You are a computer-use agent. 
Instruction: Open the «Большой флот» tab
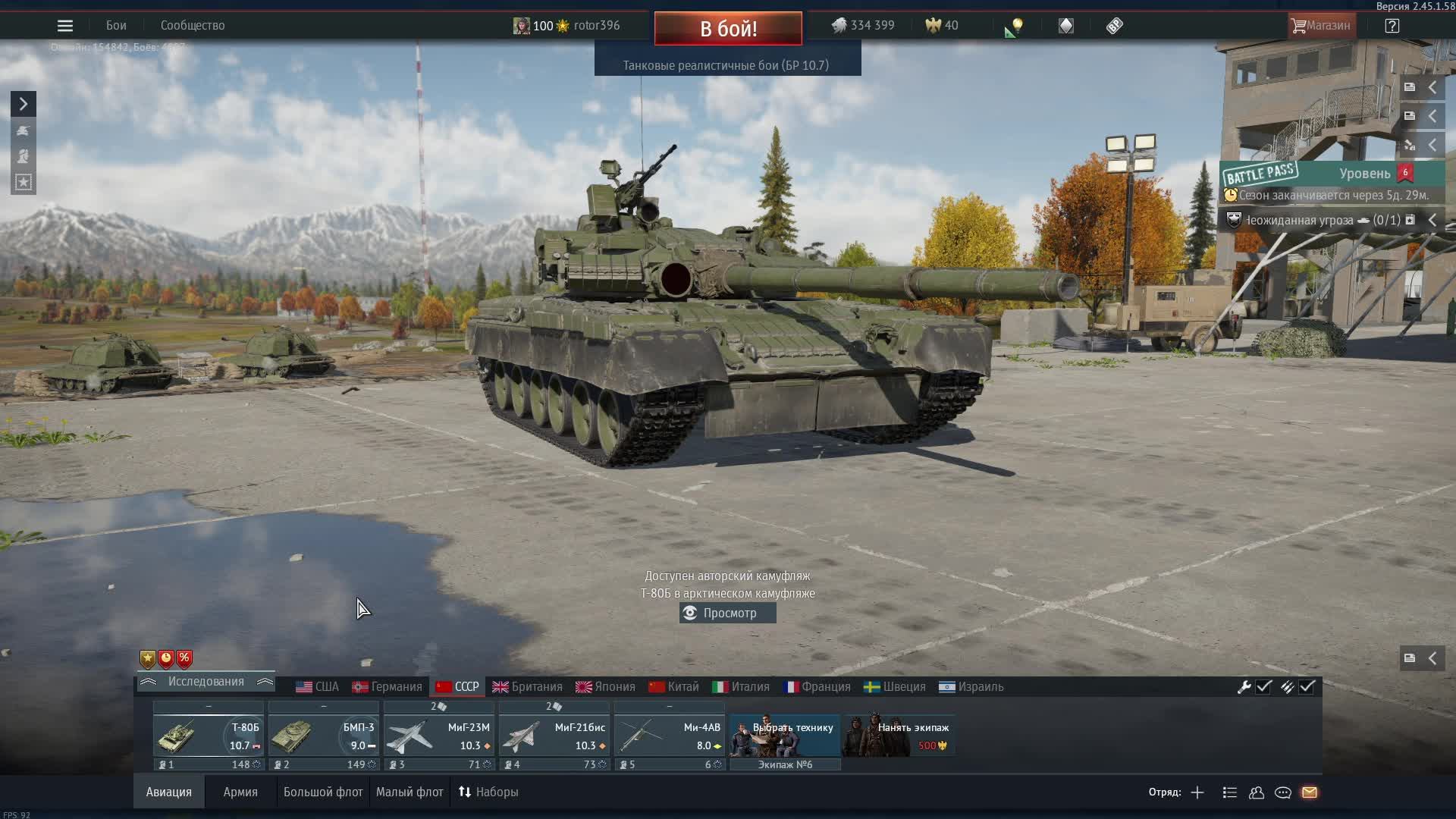click(323, 792)
